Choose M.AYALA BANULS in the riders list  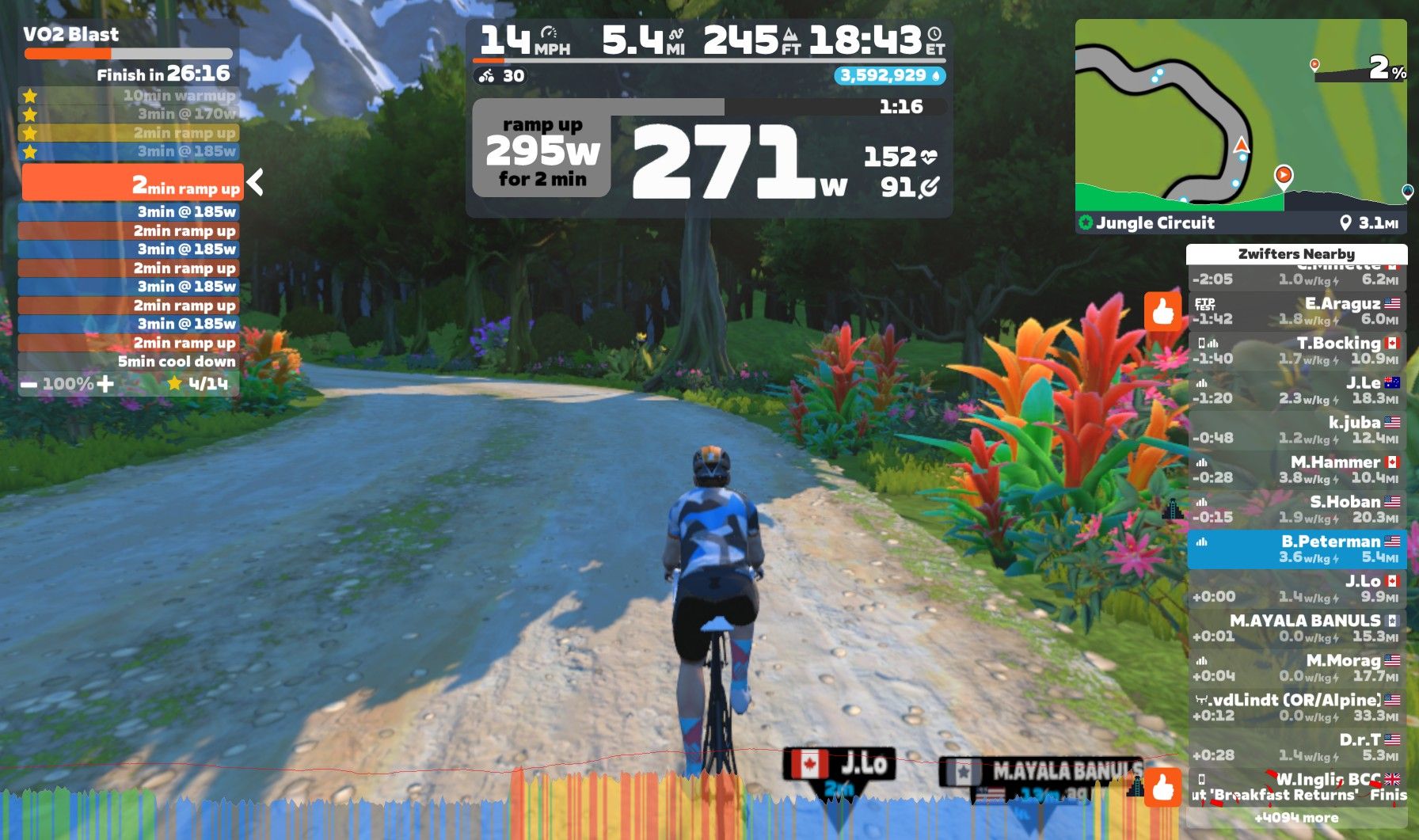pyautogui.click(x=1296, y=628)
